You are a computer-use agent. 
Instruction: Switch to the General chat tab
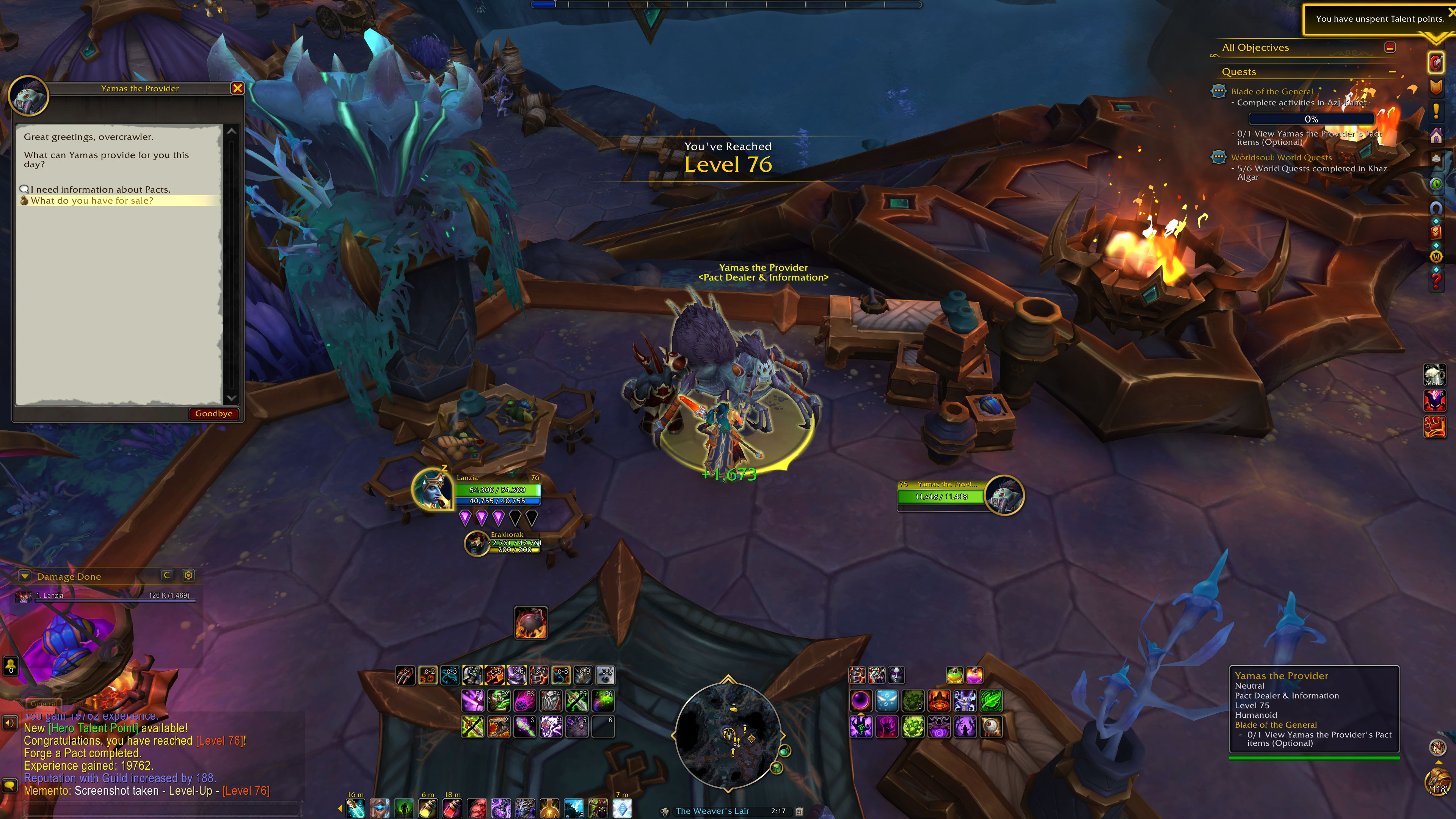click(43, 704)
